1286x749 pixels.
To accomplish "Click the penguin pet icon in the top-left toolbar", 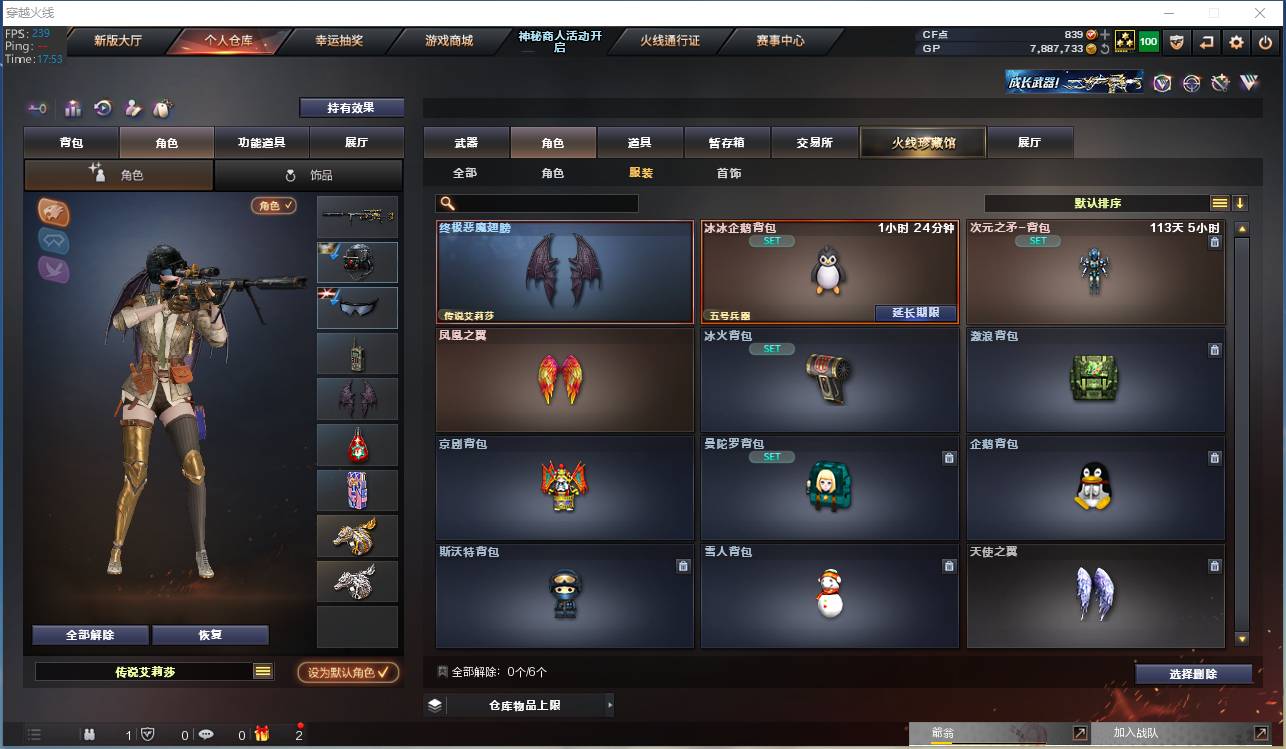I will (x=163, y=107).
